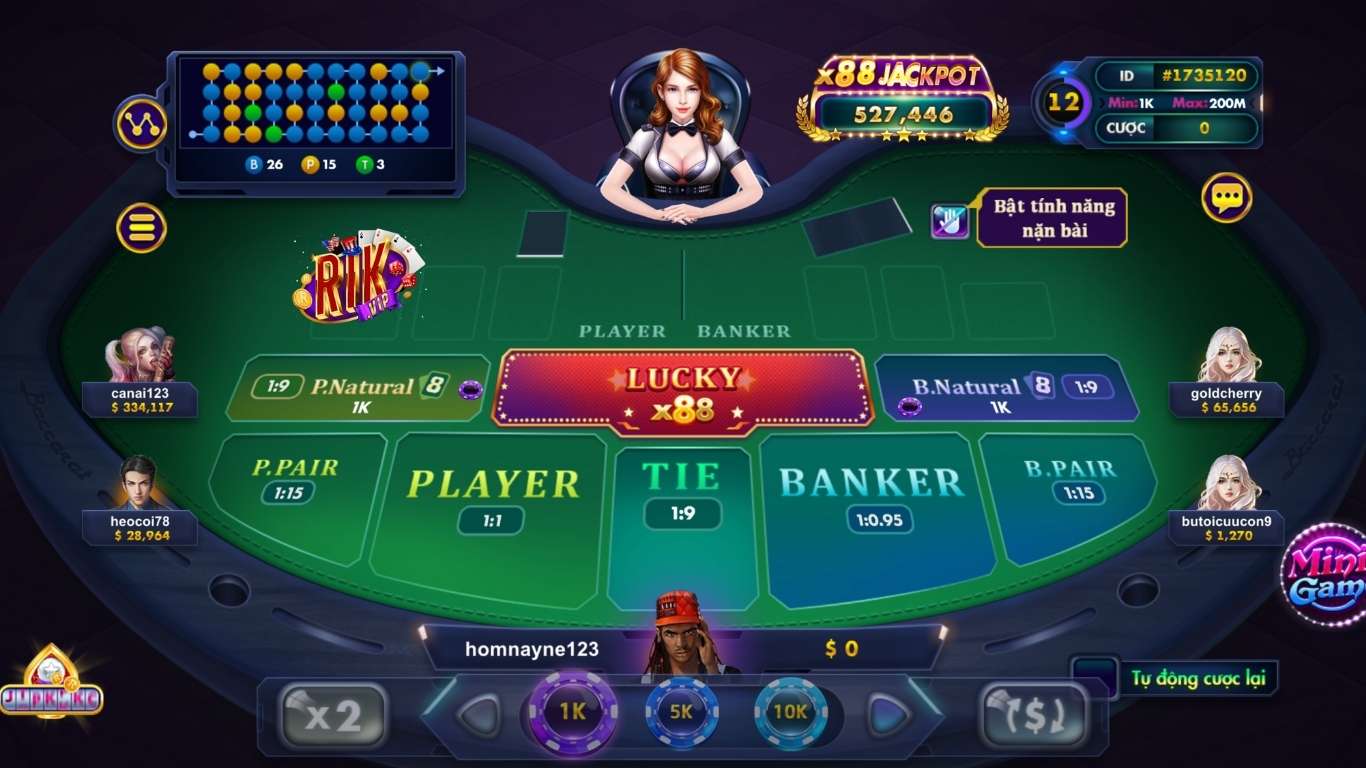Select the LUCKY x88 banner

(683, 392)
